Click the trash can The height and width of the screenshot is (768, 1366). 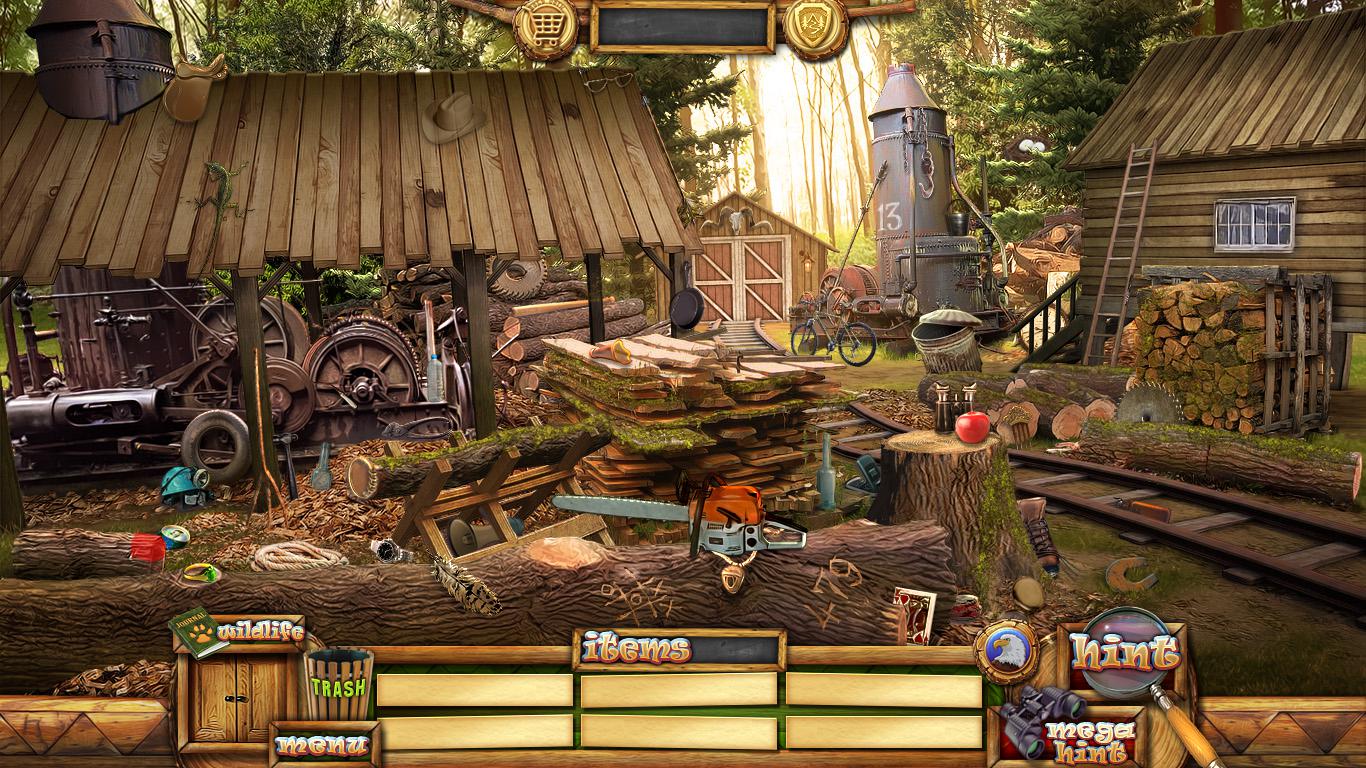pyautogui.click(x=339, y=684)
